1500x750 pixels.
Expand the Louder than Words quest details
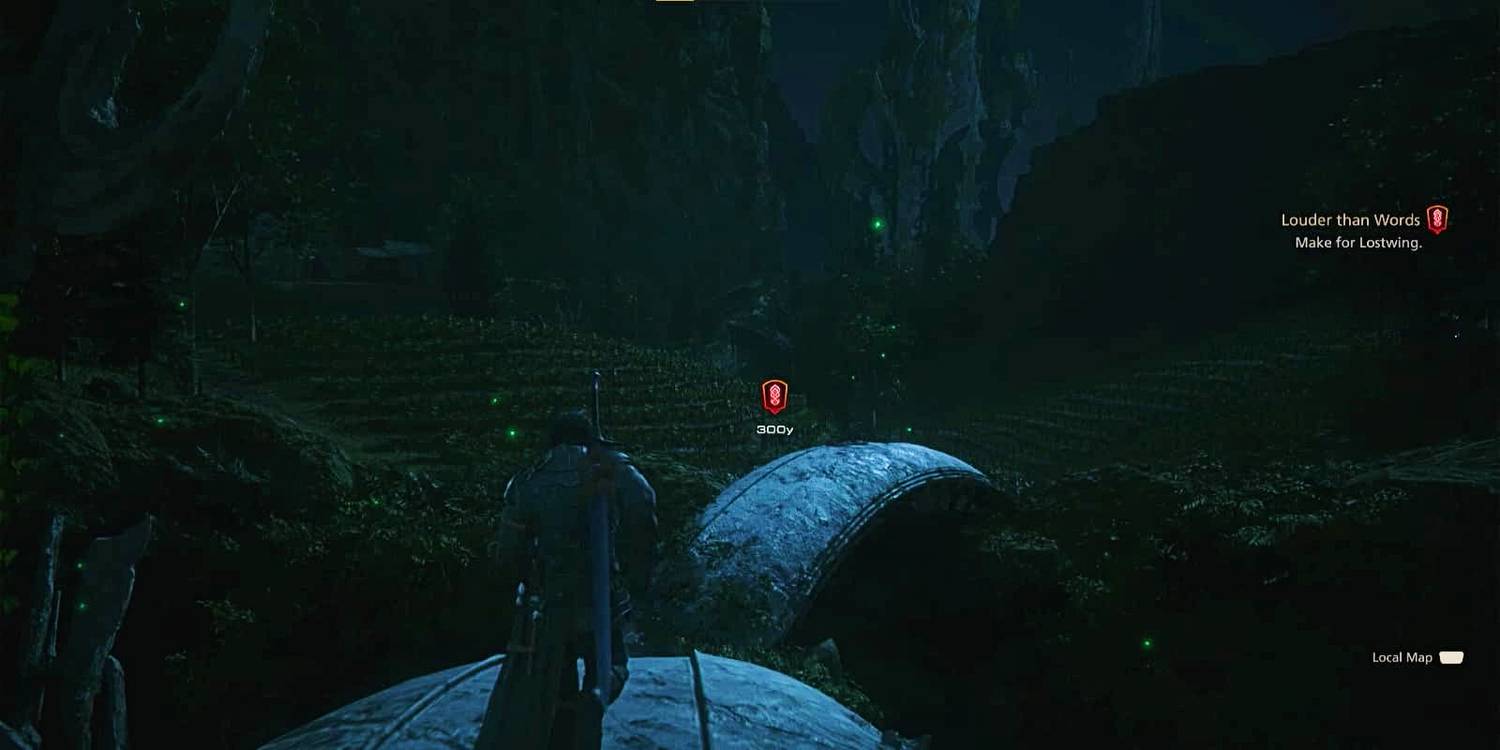(1350, 219)
